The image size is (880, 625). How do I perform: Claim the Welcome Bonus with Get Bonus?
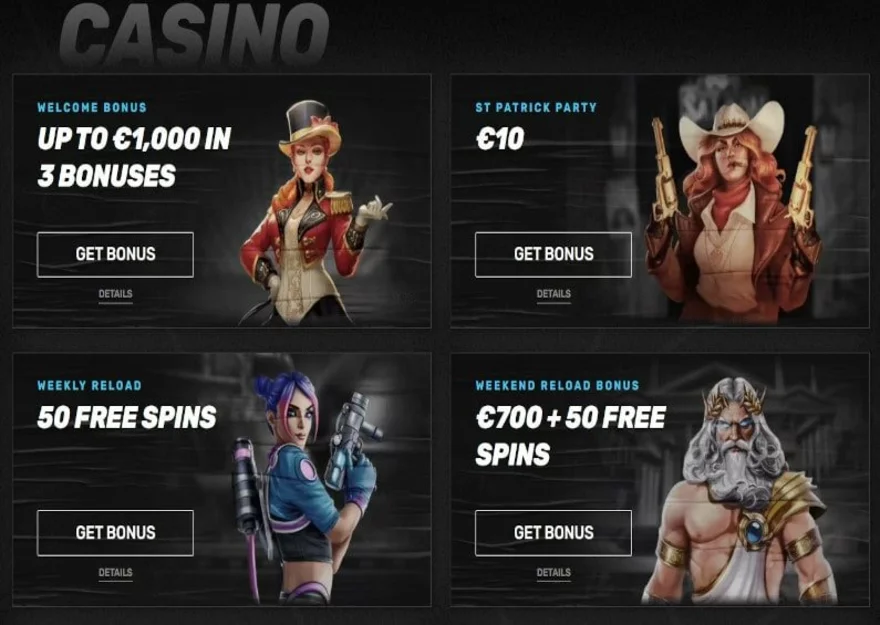tap(115, 254)
